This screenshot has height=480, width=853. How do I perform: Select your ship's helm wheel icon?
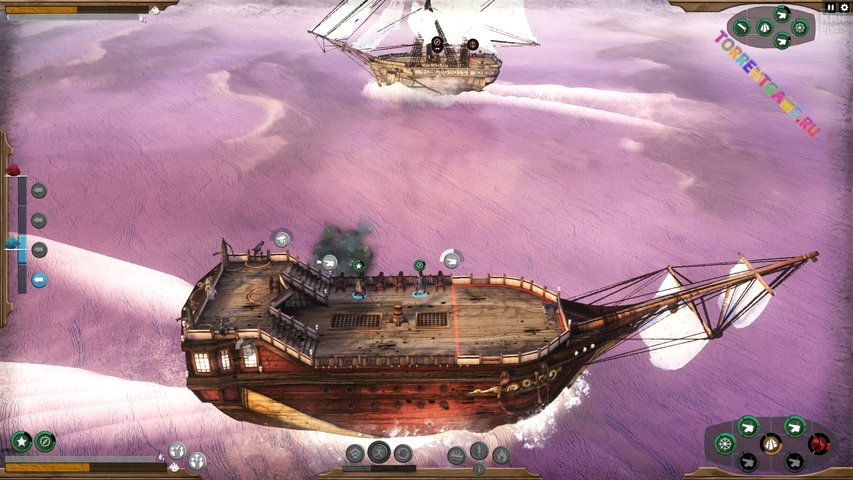[x=725, y=442]
